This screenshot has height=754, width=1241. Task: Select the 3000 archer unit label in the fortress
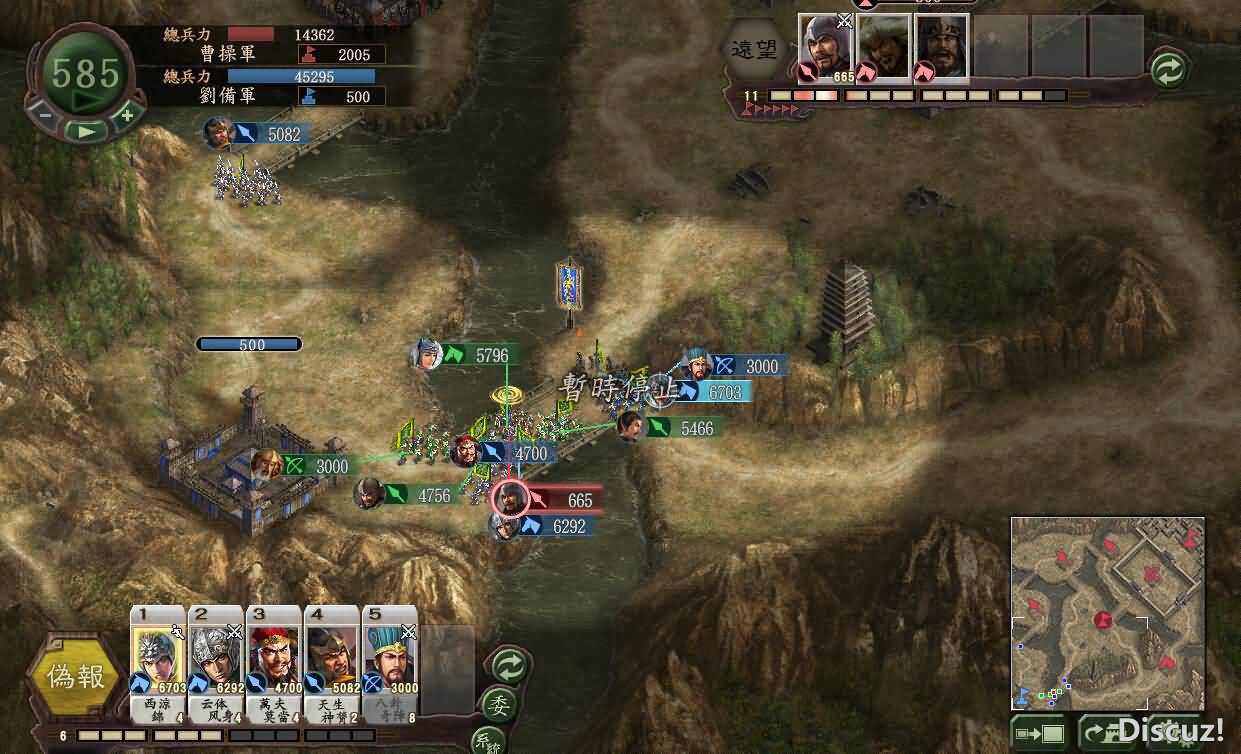(x=318, y=466)
